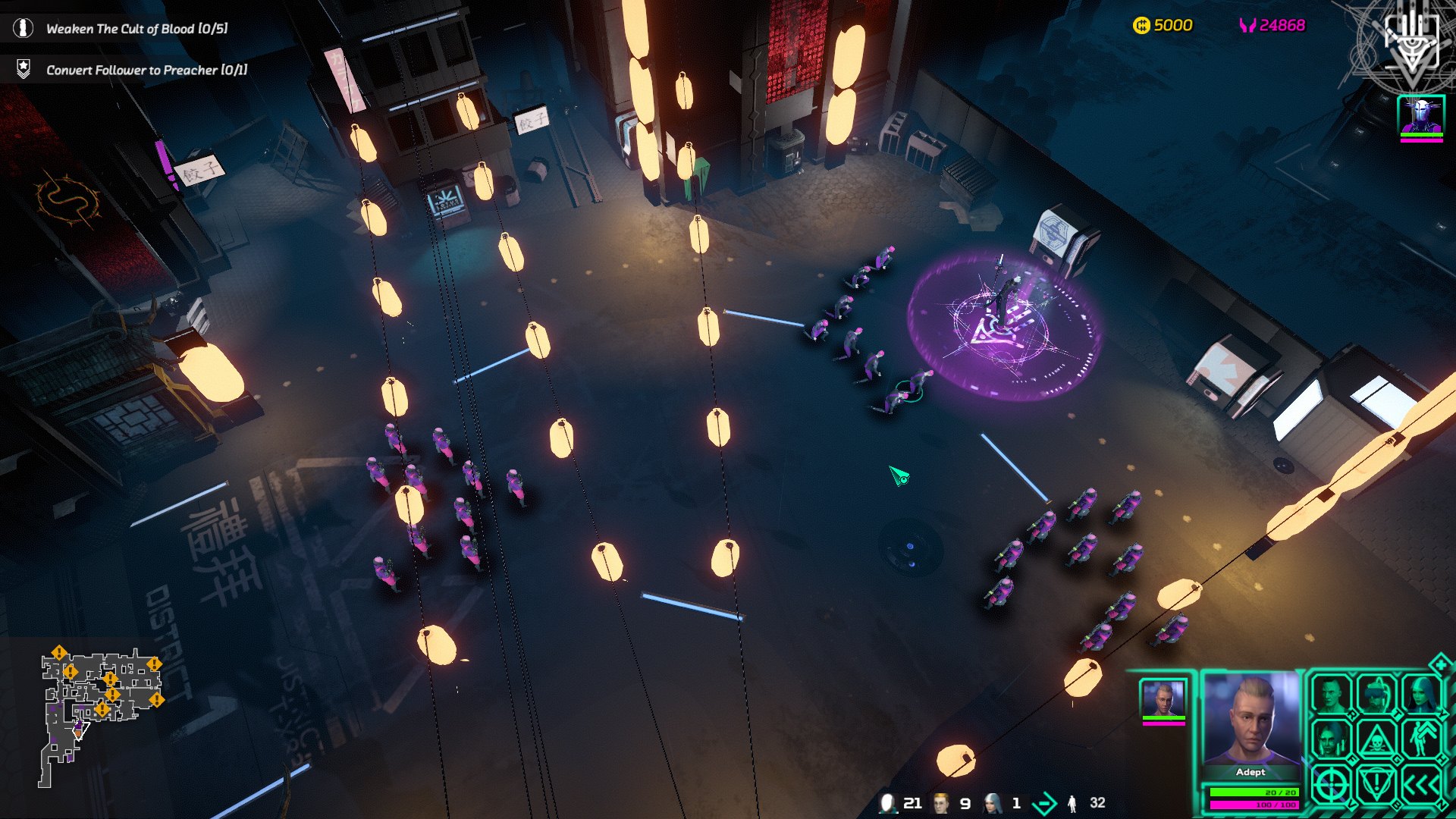Select the faceless follower unit counter icon
Screen dimensions: 1456x819
pyautogui.click(x=887, y=803)
